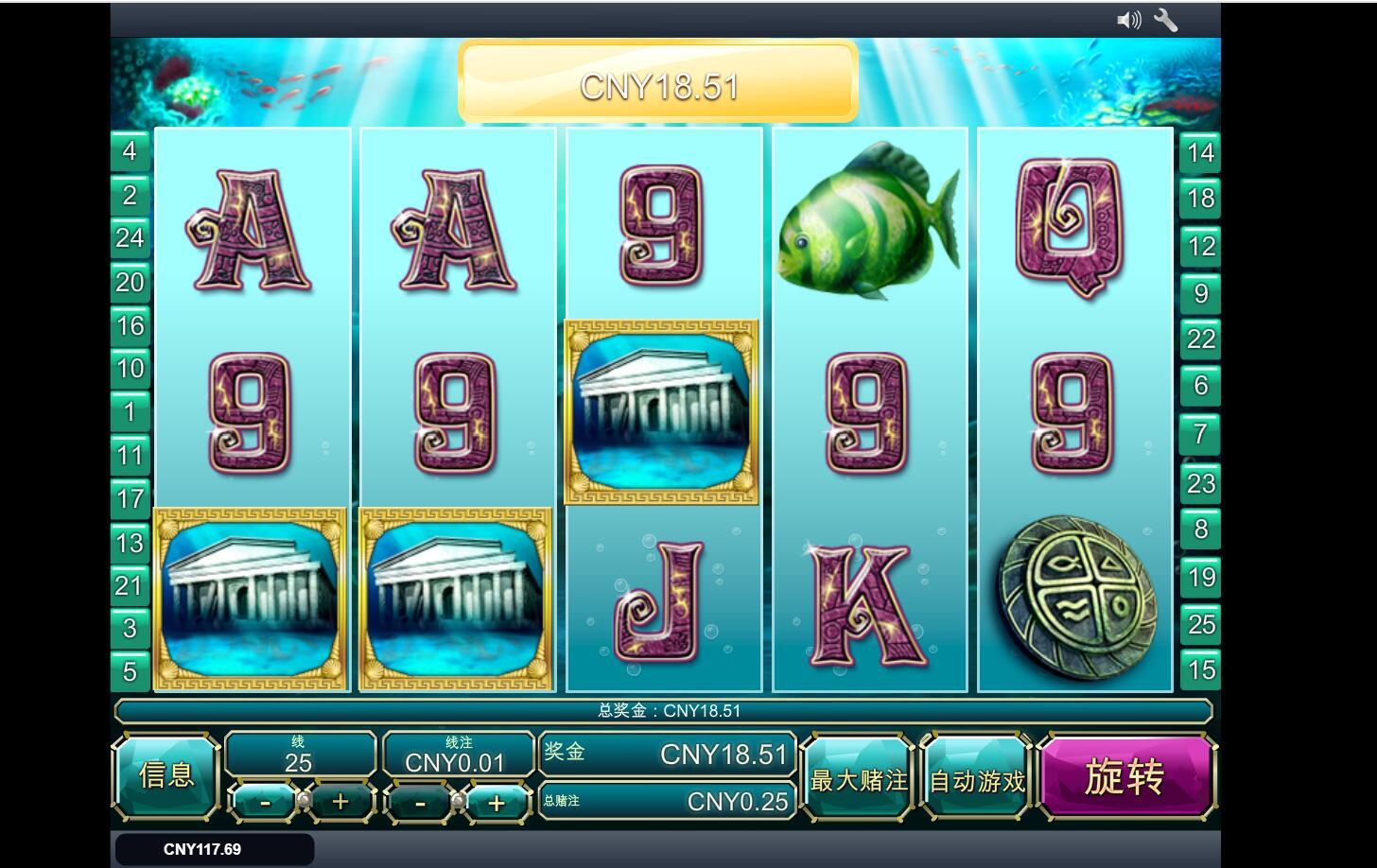Open the 信息 info paytable

pyautogui.click(x=166, y=776)
